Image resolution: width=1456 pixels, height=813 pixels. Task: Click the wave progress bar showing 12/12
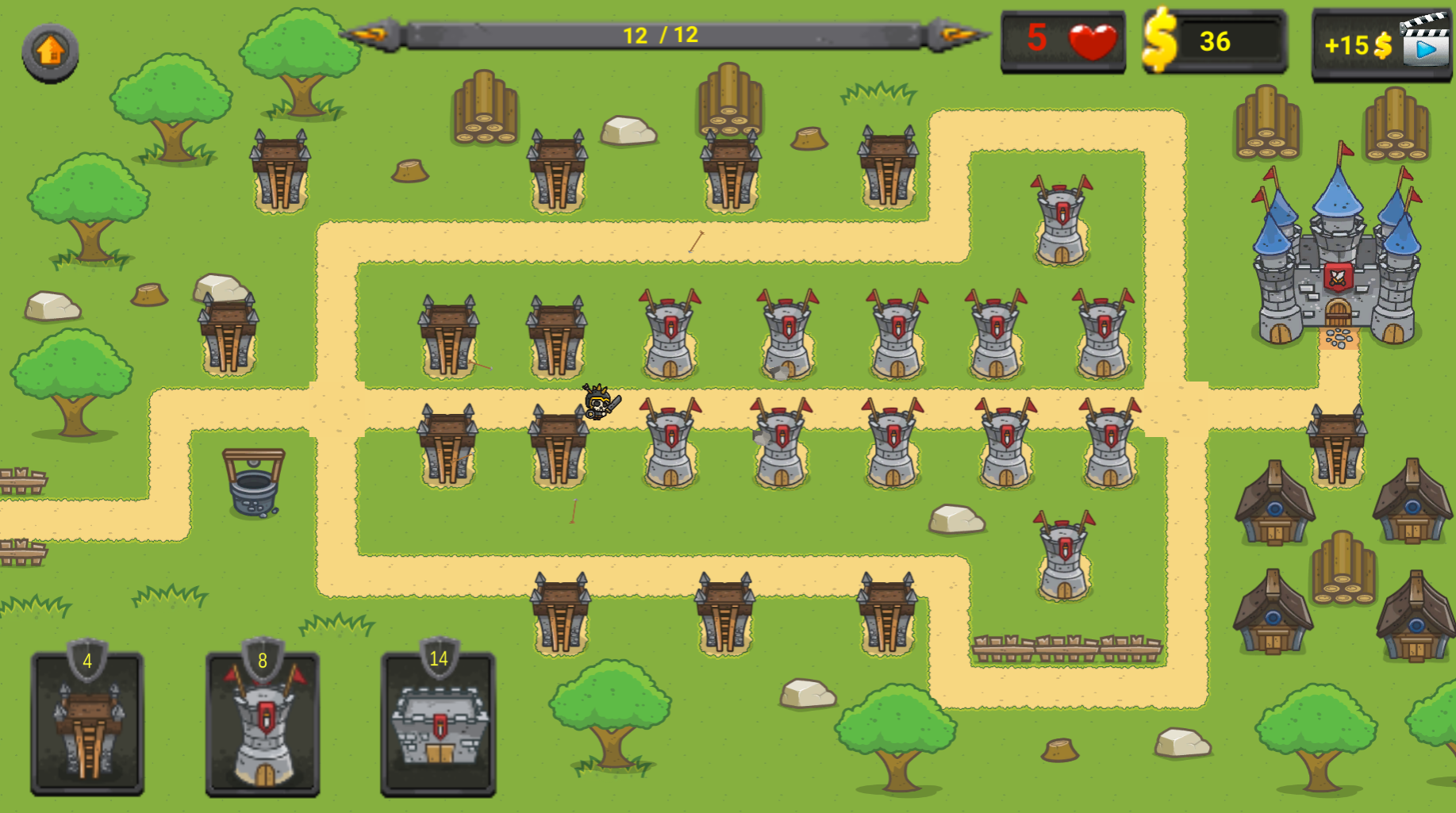pos(659,33)
